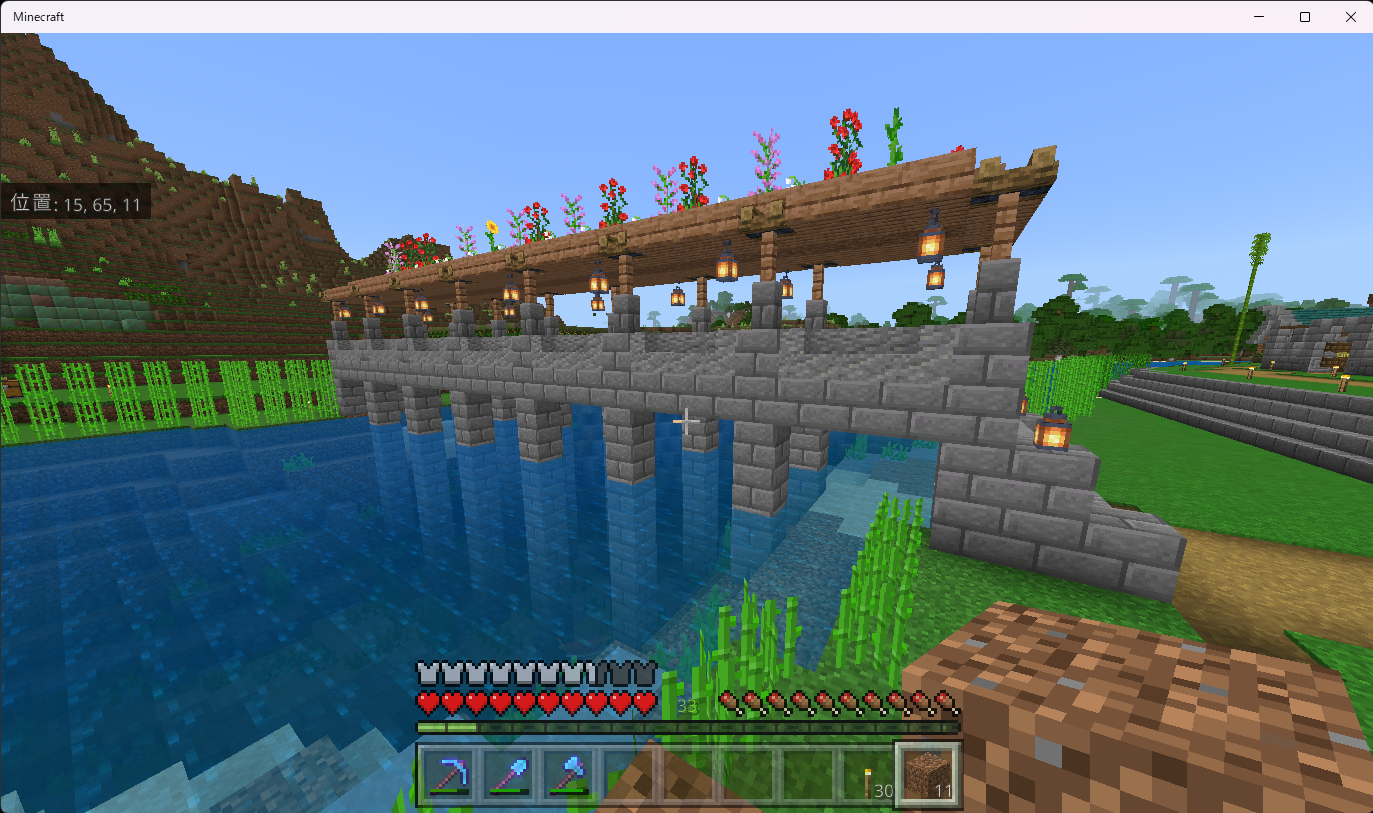
Task: Click the Minecraft title bar text
Action: (40, 16)
